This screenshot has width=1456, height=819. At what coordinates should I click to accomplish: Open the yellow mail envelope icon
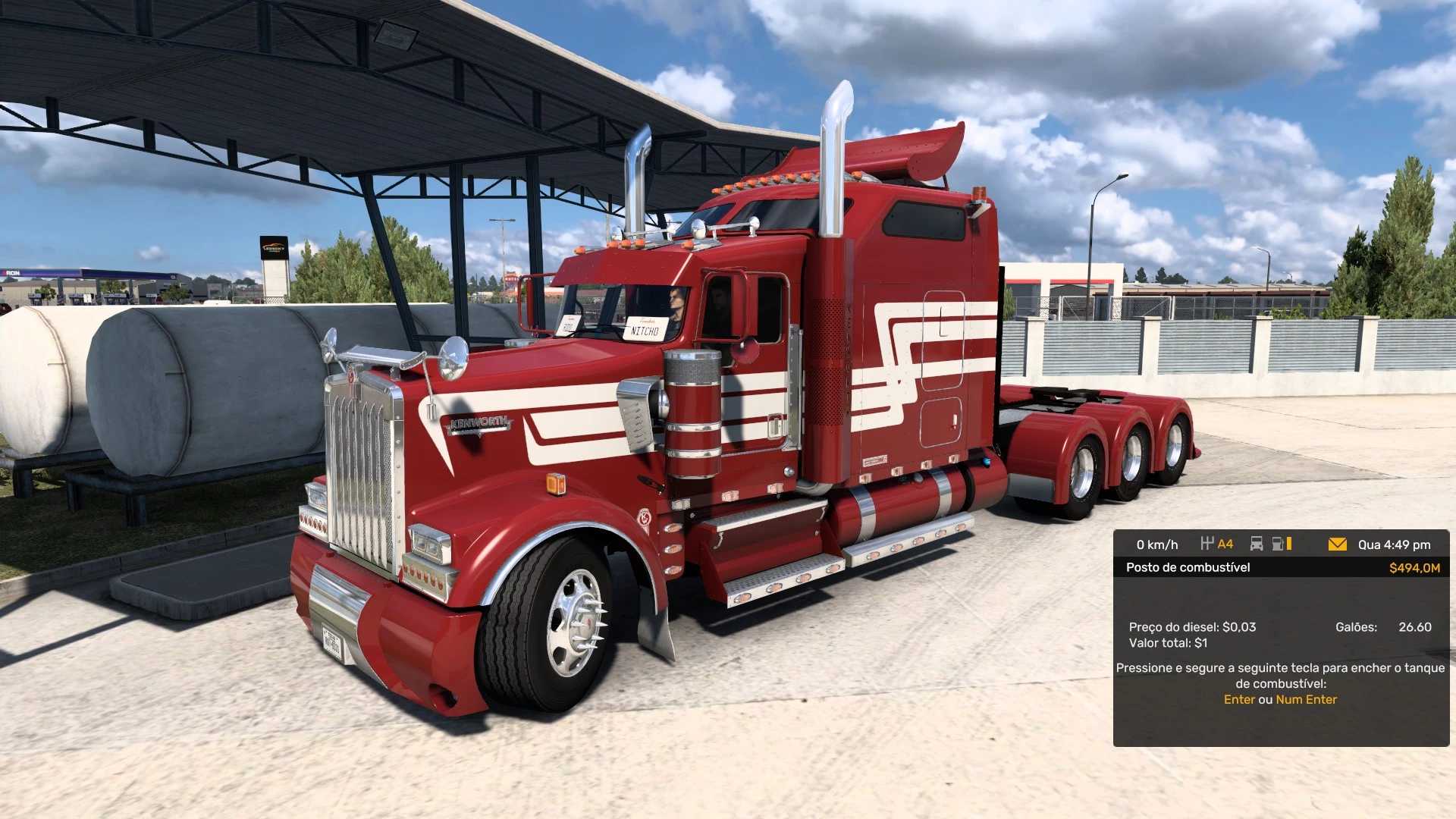click(1337, 544)
